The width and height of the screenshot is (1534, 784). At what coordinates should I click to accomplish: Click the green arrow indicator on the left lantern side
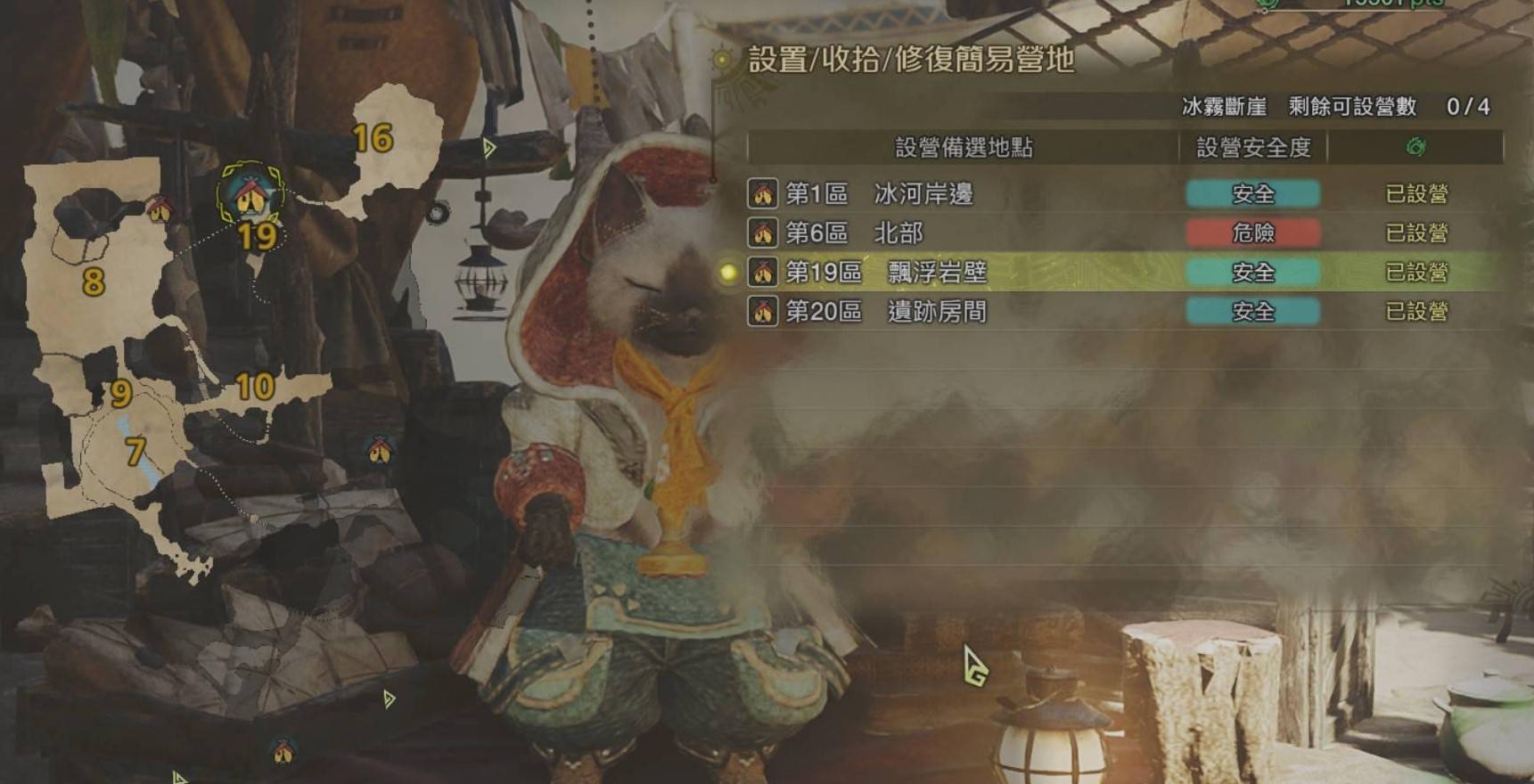(488, 146)
